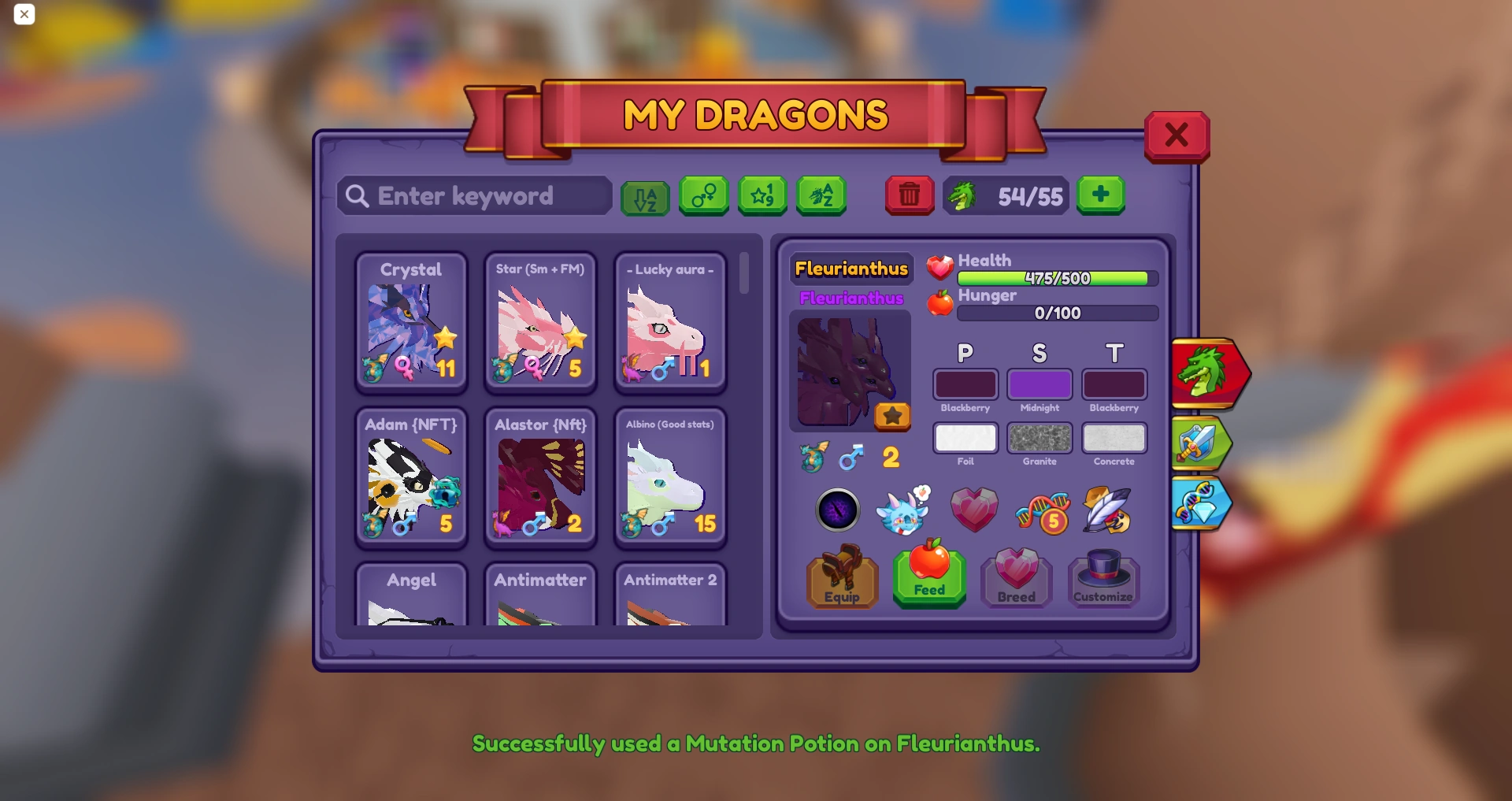Click the dark mutation orb icon
This screenshot has height=801, width=1512.
[838, 511]
